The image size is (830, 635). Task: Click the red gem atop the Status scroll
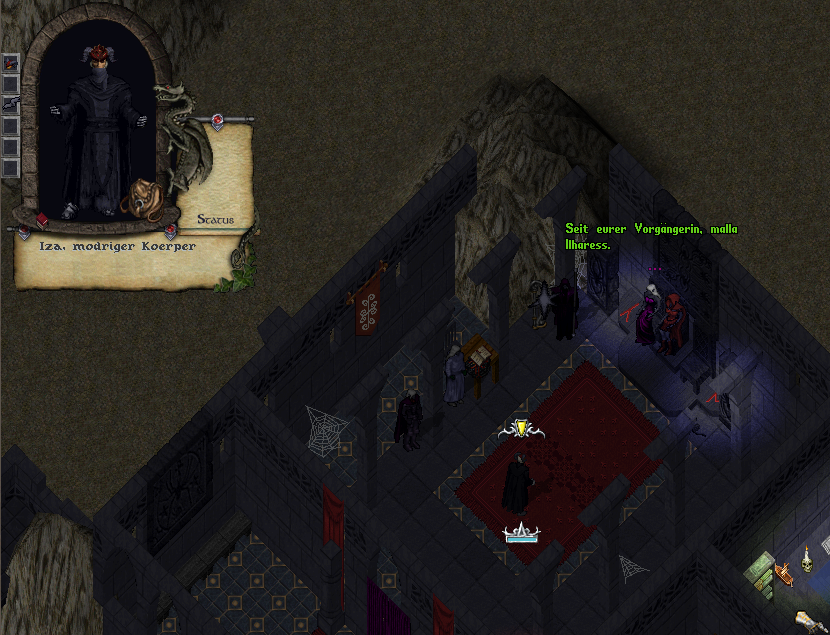point(217,122)
